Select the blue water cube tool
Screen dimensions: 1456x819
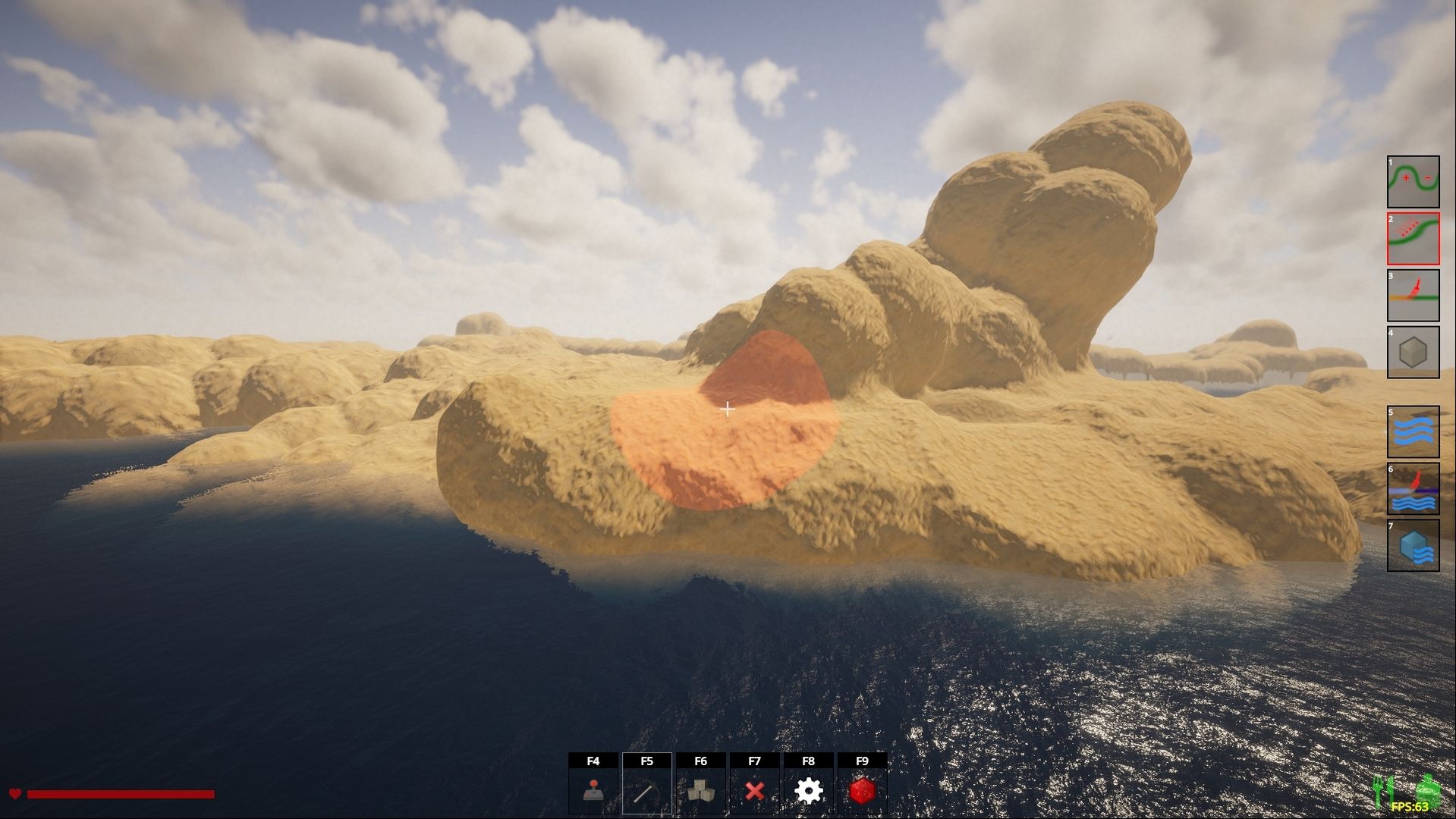pos(1413,545)
